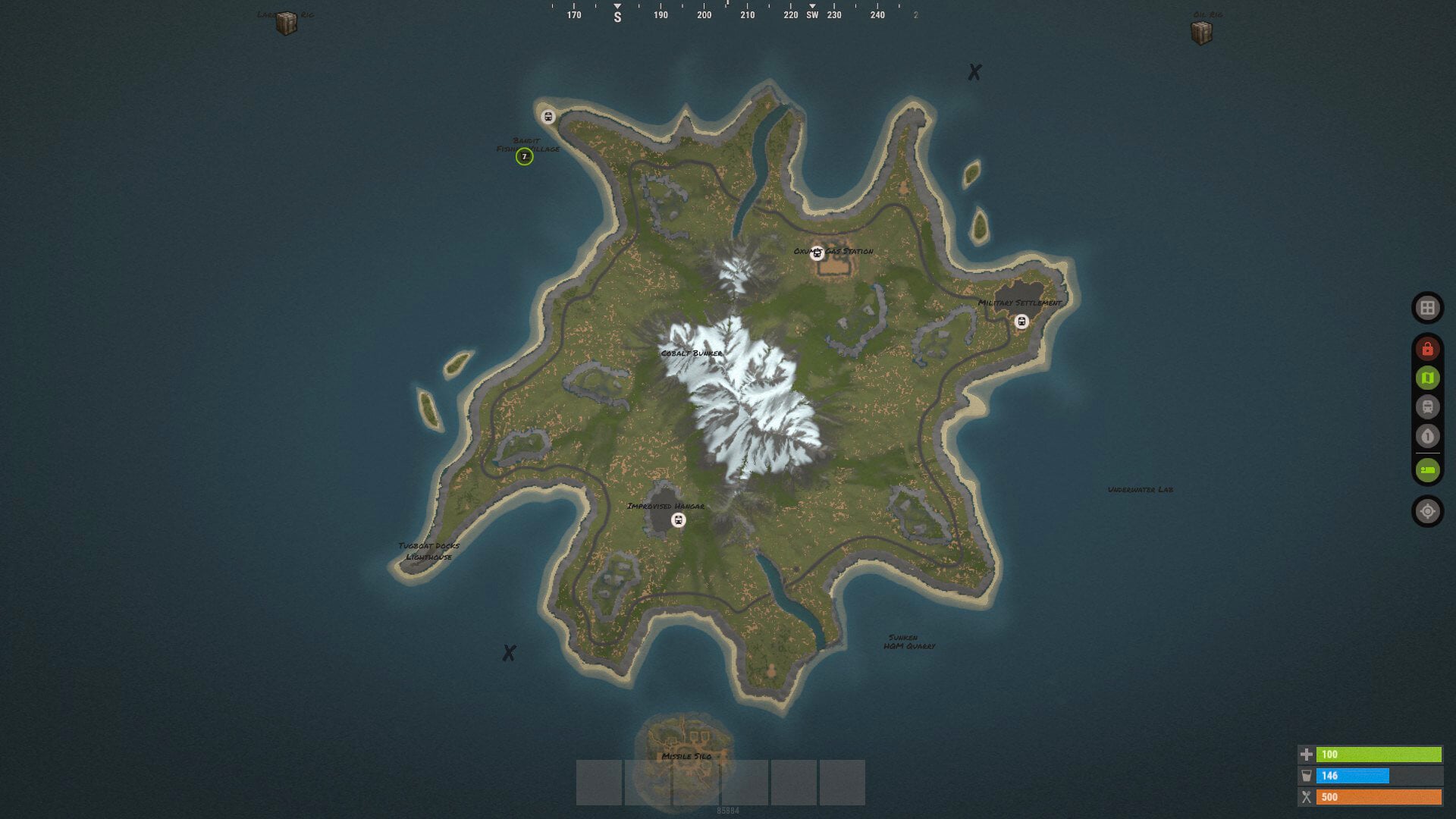Select the green number 7 map marker

click(x=524, y=157)
